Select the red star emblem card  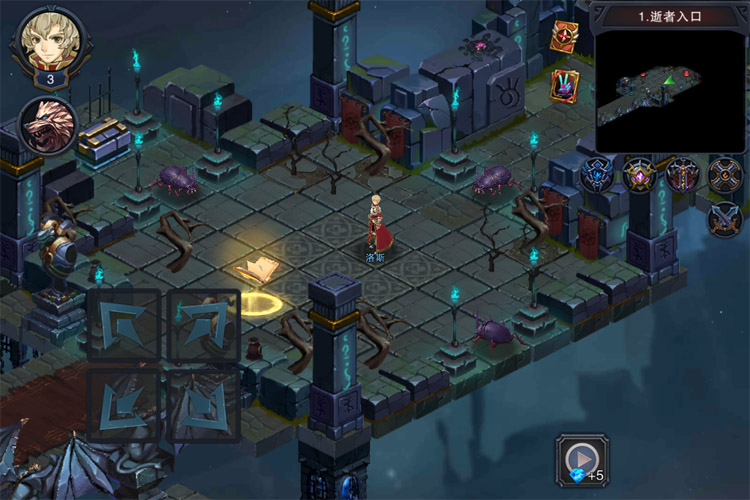tap(564, 37)
